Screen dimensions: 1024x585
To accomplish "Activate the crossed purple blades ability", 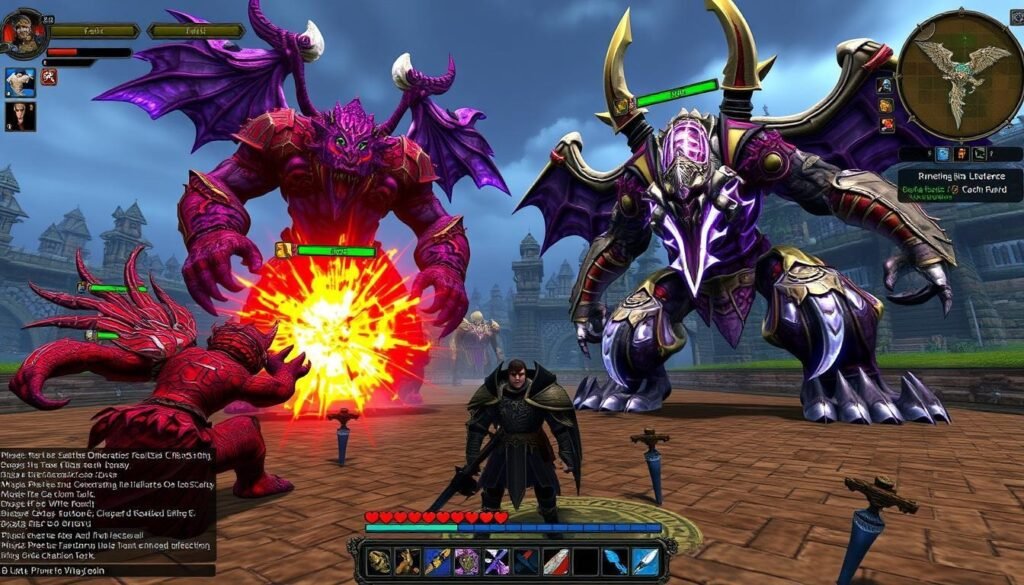I will 497,561.
